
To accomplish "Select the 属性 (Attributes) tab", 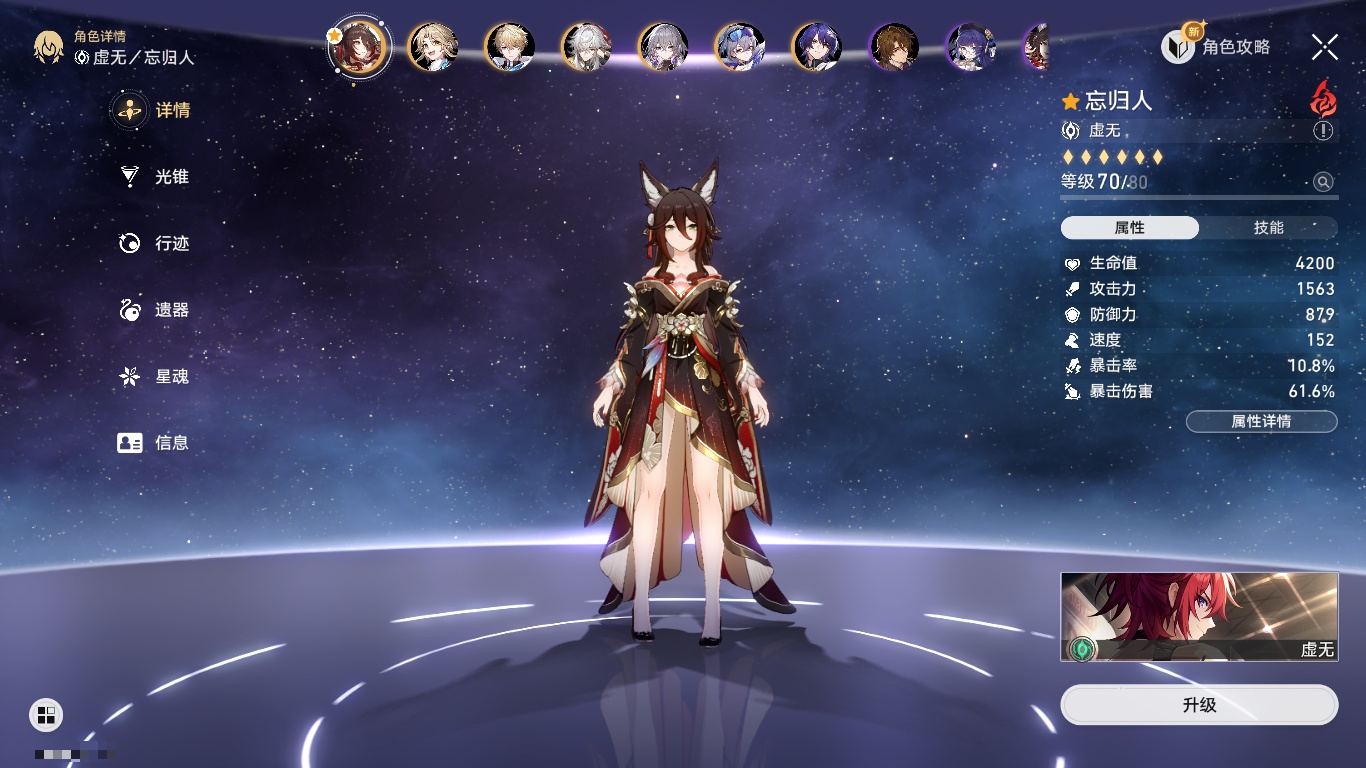I will pos(1130,228).
